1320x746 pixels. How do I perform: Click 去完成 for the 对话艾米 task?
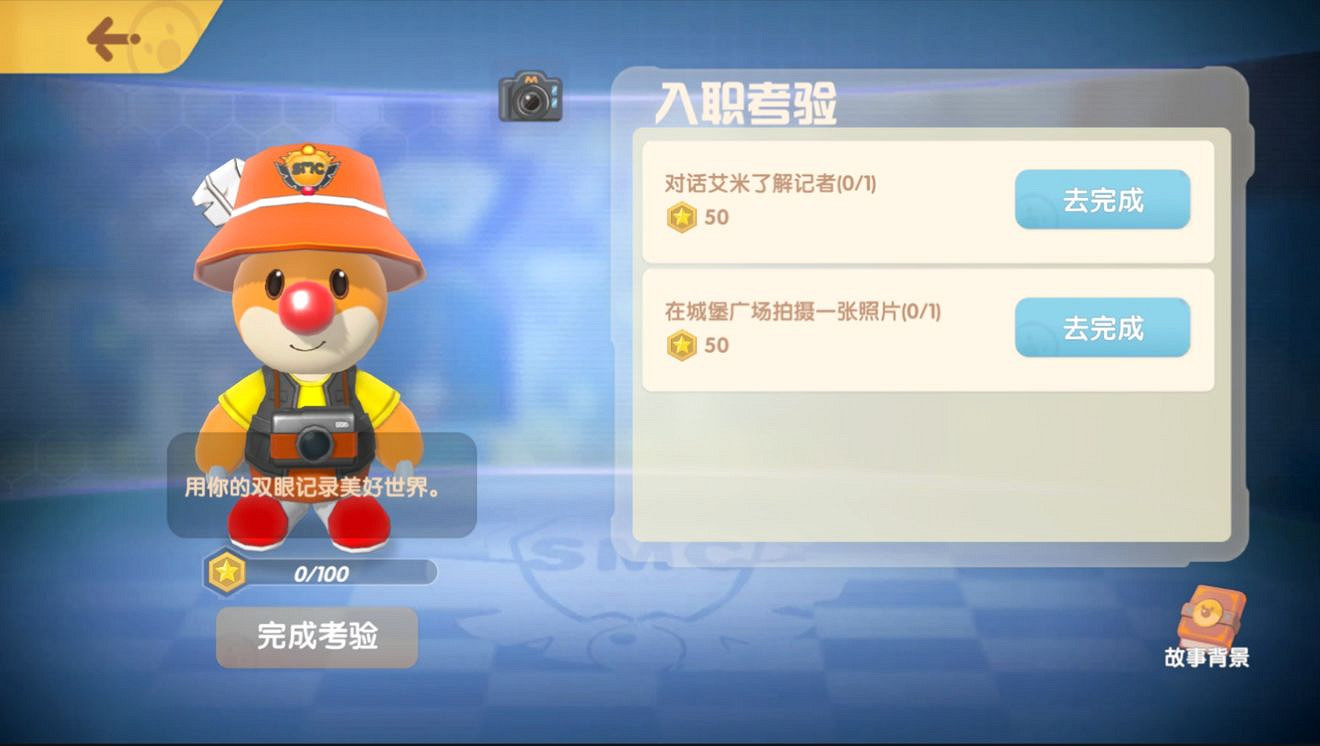(1103, 200)
